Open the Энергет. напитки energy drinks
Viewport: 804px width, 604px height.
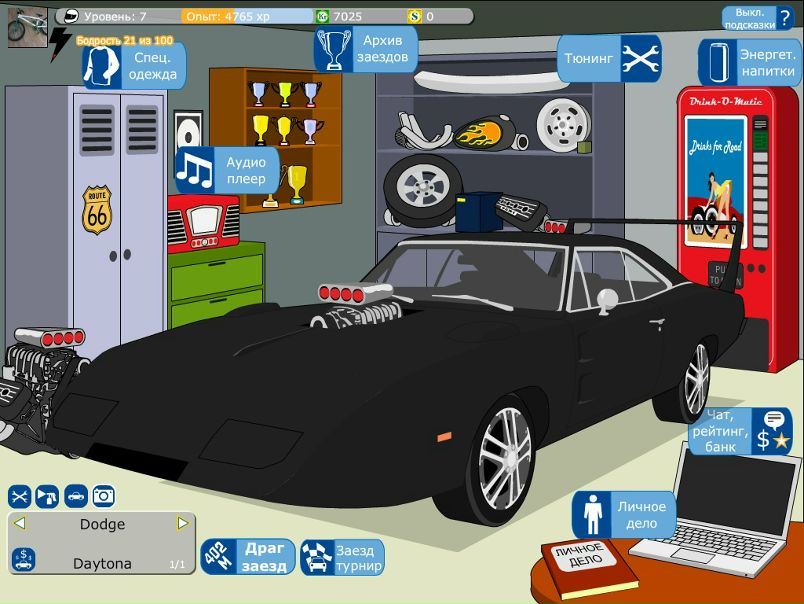[748, 63]
